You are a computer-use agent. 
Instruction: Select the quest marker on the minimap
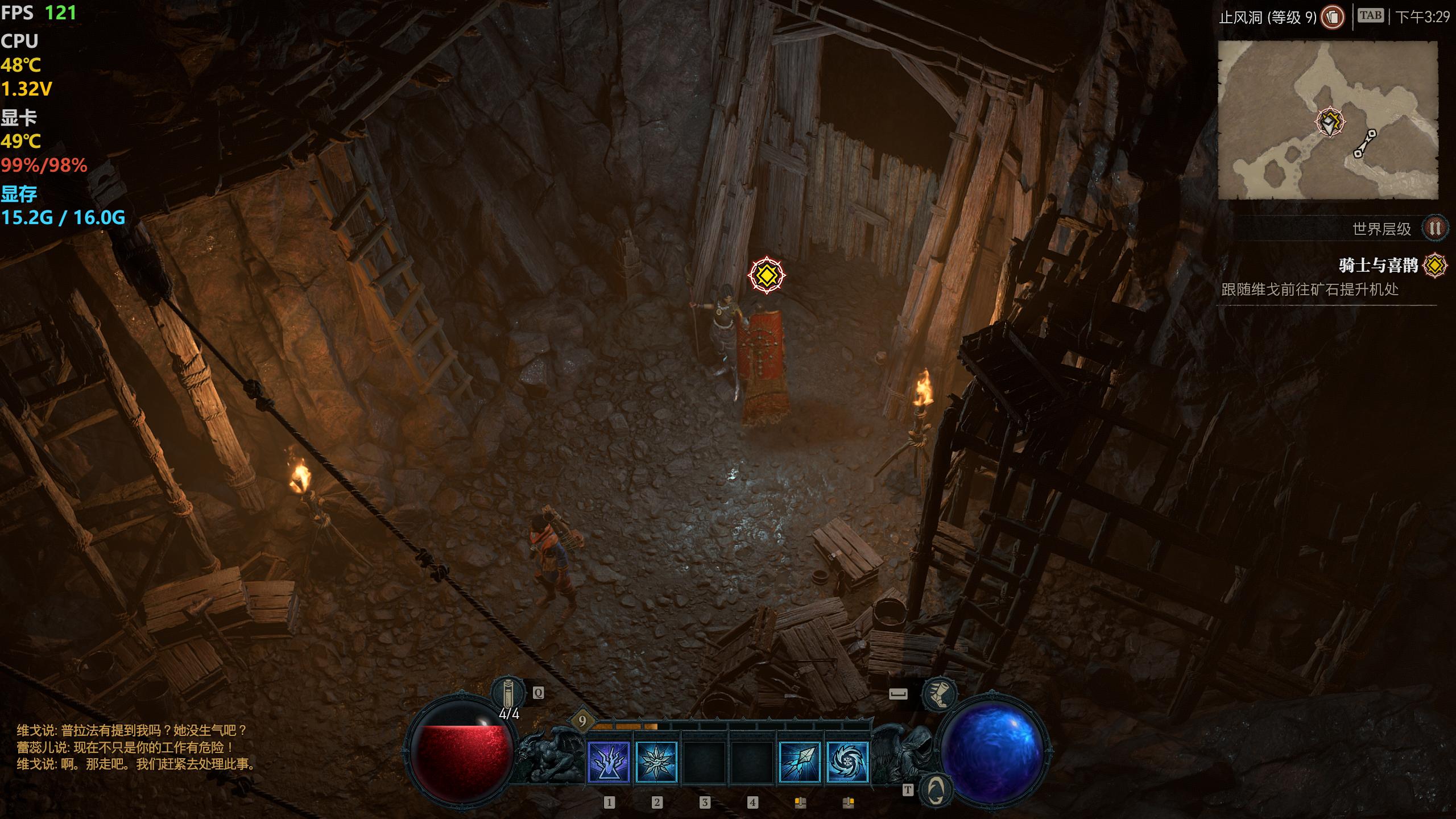1330,122
